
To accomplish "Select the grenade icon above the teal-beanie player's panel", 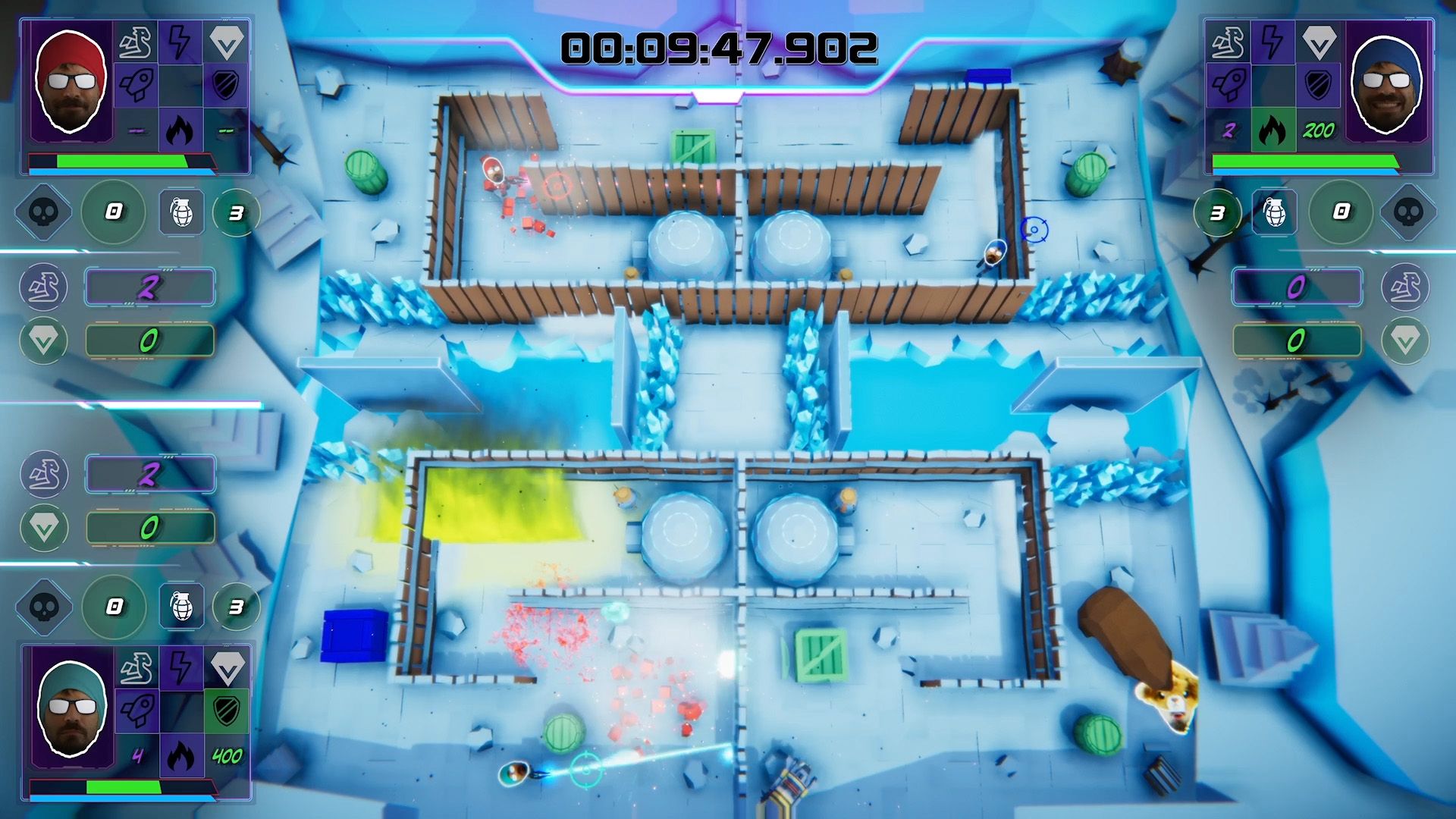I will click(182, 606).
